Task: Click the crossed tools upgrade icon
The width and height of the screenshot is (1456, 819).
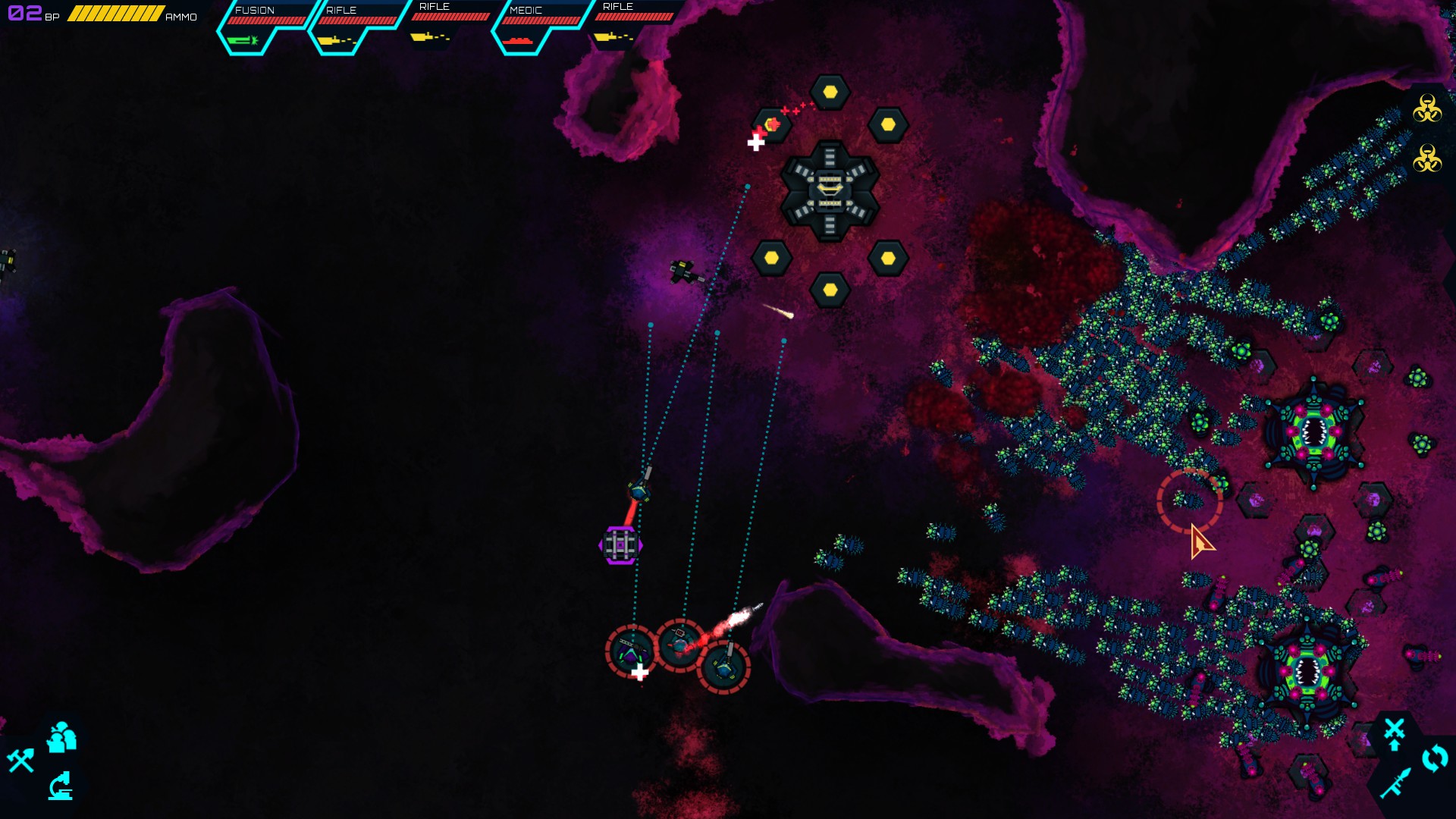Action: click(1394, 733)
